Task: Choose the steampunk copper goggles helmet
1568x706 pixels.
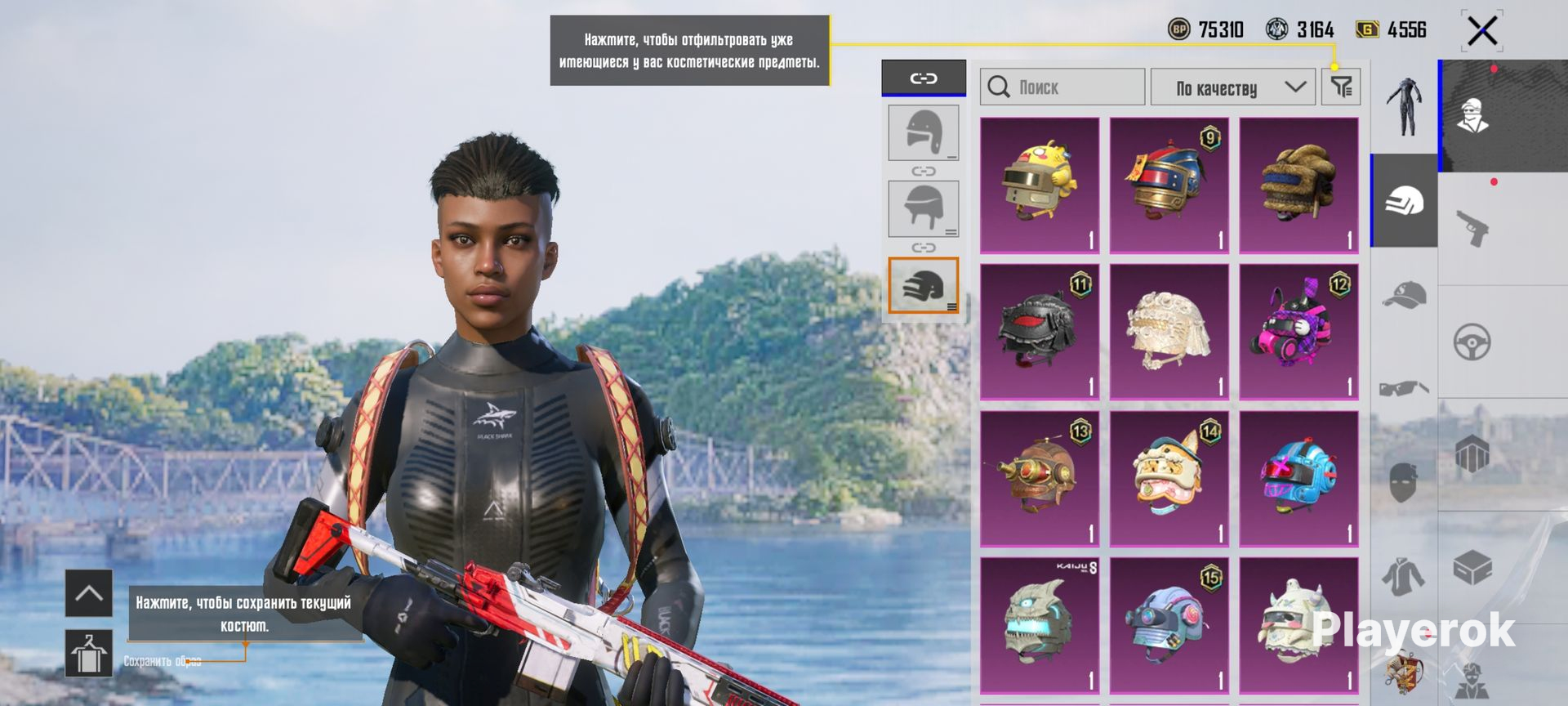Action: tap(1039, 479)
